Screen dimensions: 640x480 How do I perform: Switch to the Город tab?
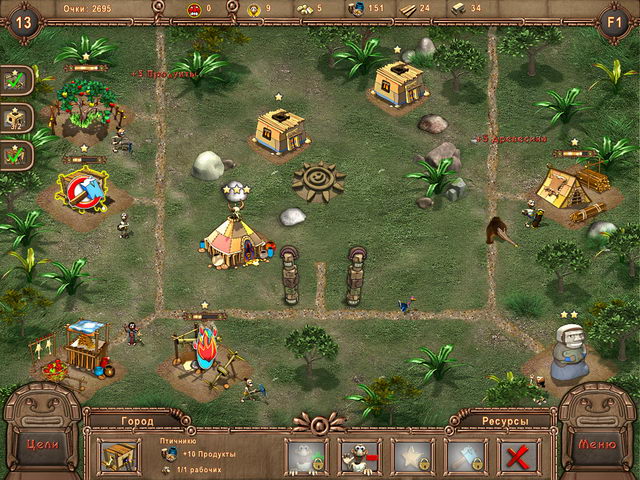pyautogui.click(x=137, y=421)
